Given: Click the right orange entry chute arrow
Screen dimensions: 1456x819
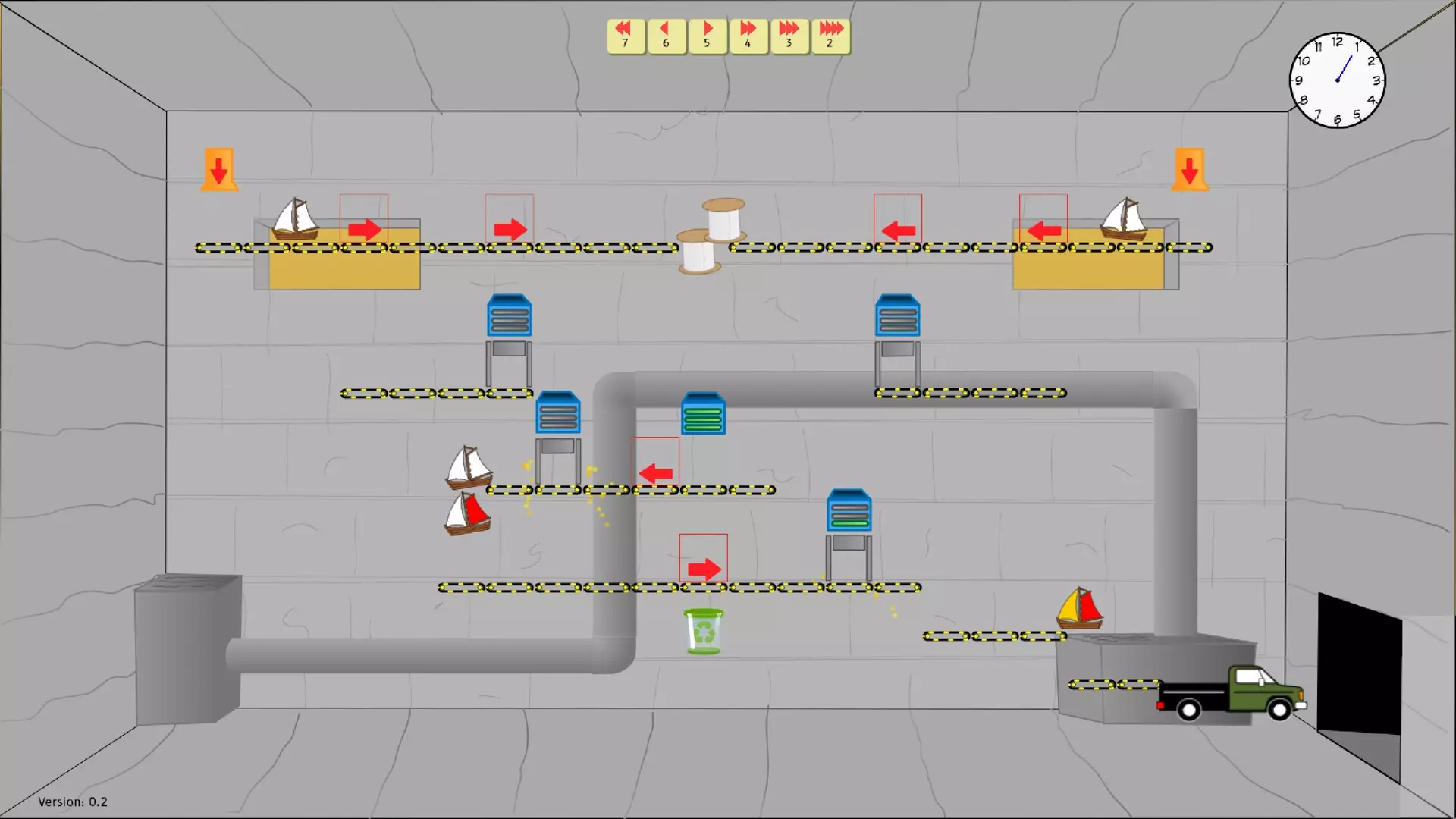Looking at the screenshot, I should [1191, 168].
